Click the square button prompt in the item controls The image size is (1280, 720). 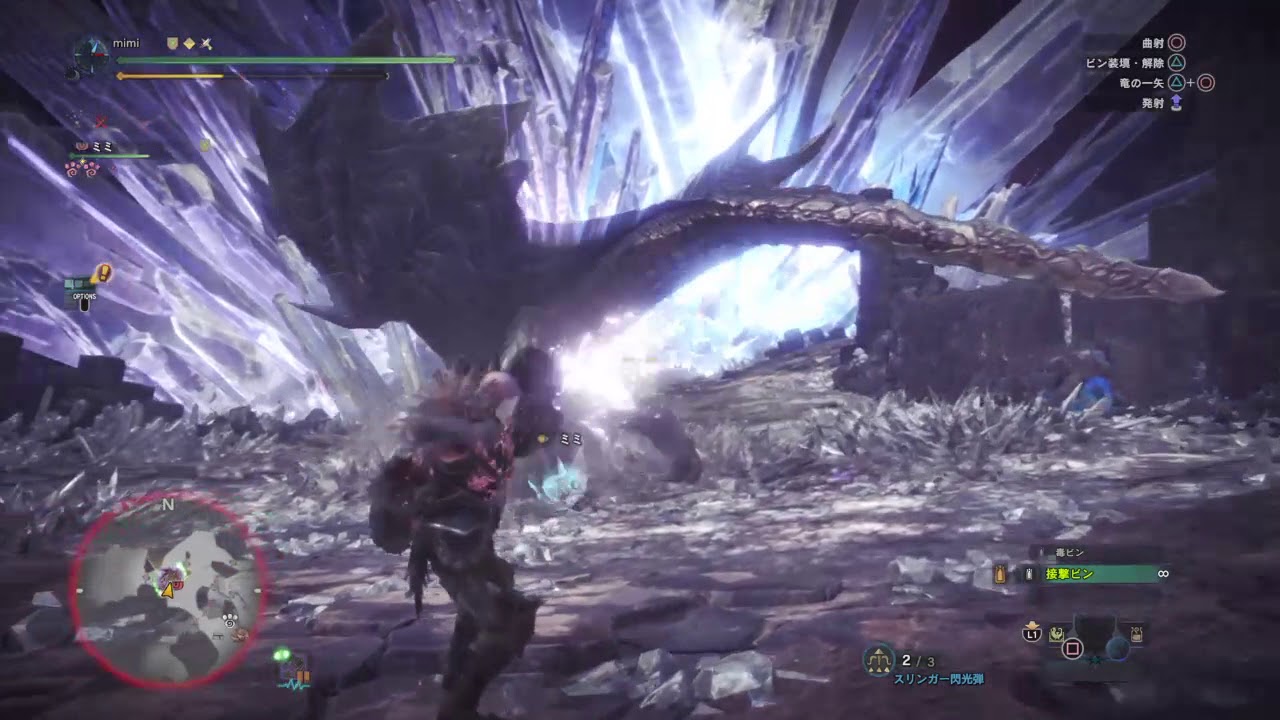(x=1072, y=649)
